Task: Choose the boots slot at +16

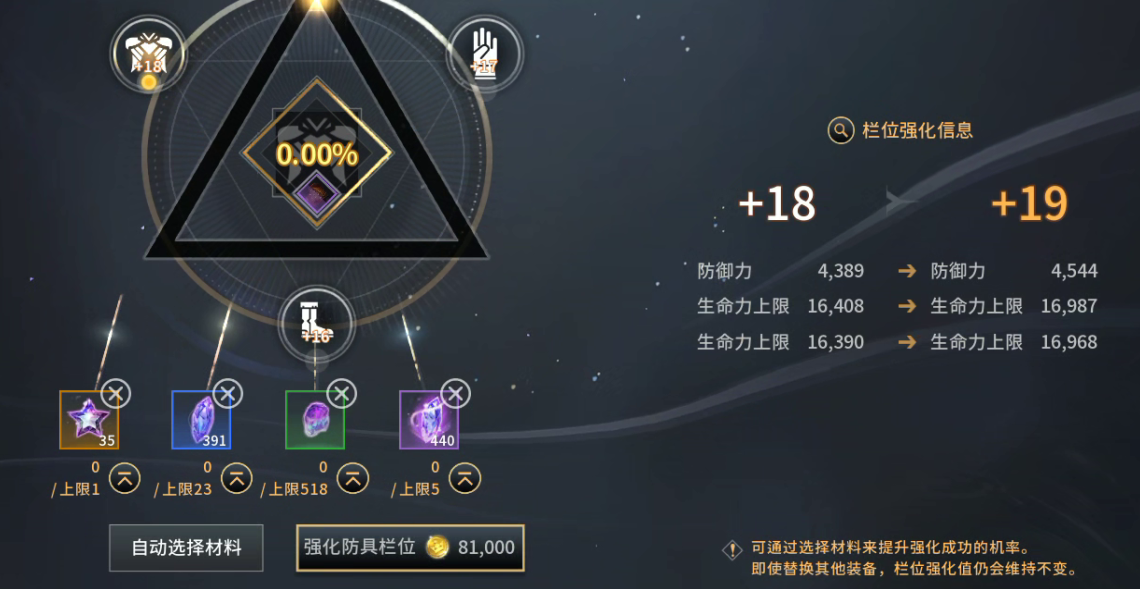Action: (x=316, y=322)
